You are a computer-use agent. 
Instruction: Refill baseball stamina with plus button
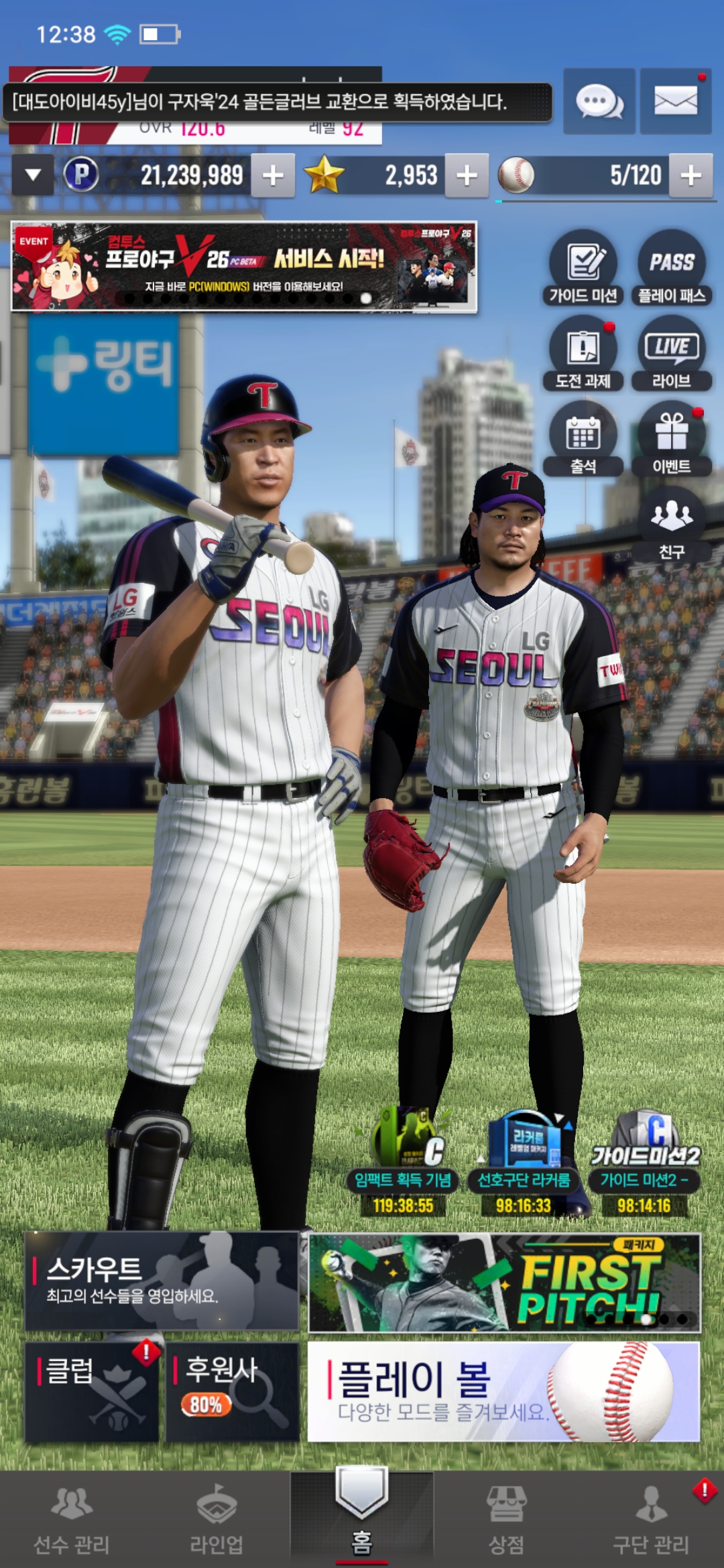pyautogui.click(x=690, y=176)
